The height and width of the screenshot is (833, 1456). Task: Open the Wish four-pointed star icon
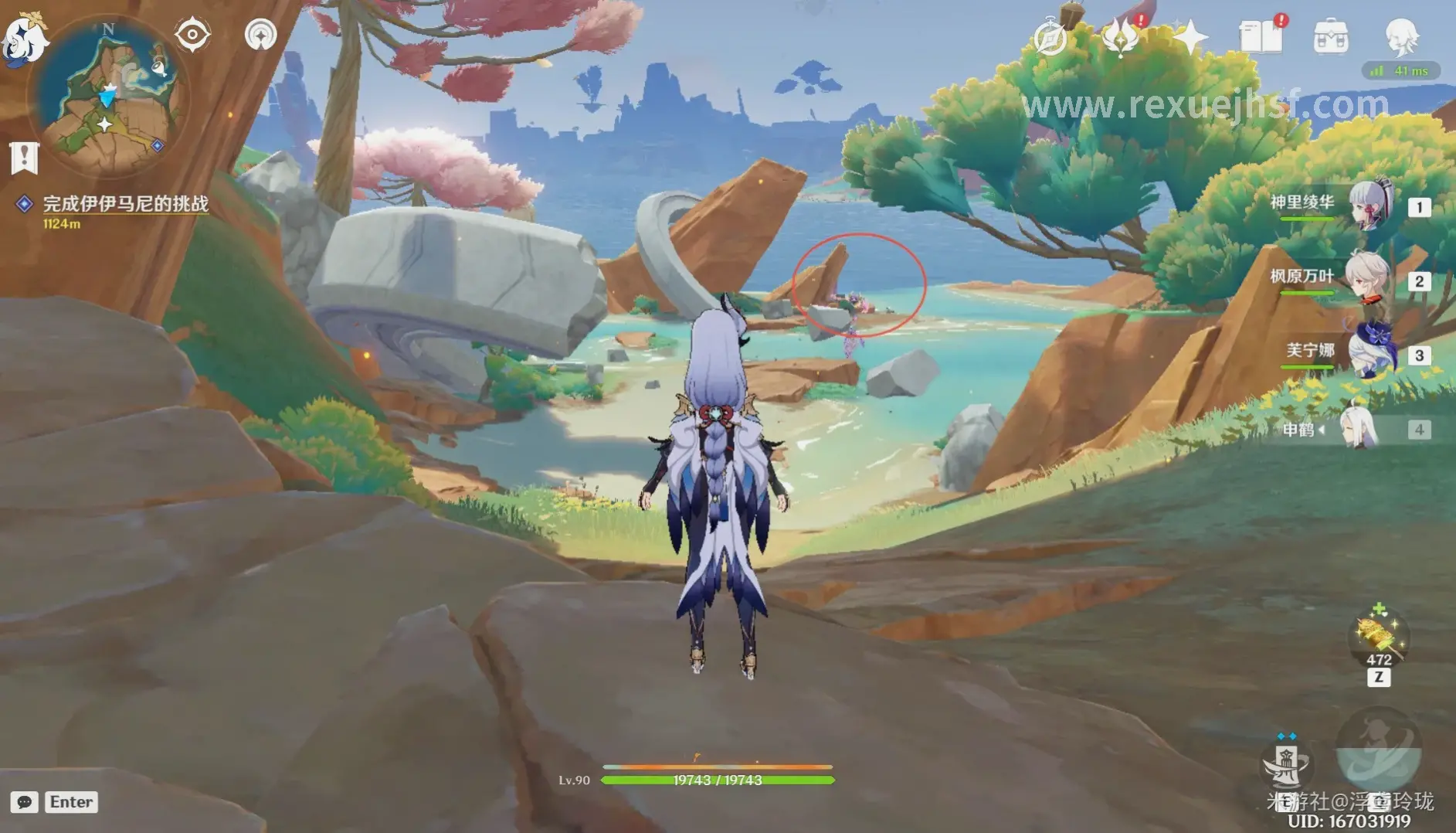1190,37
